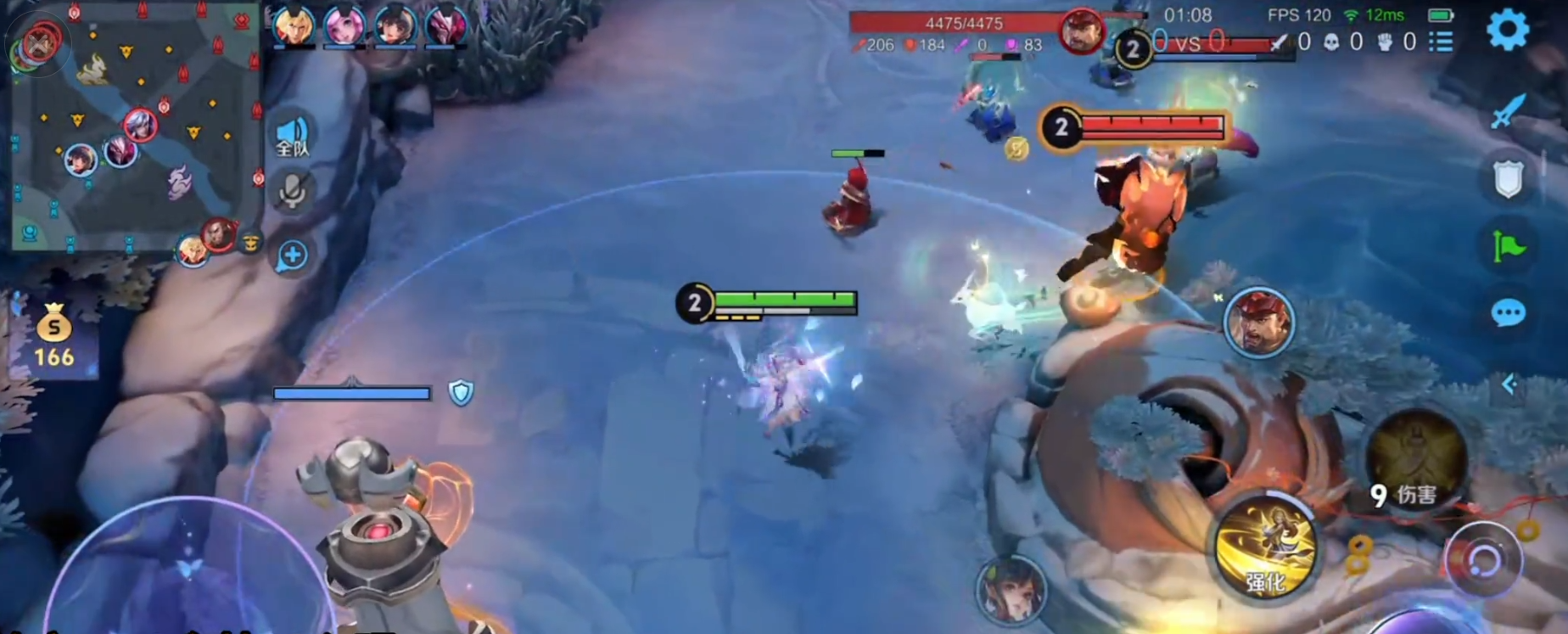Toggle the microphone voice button
This screenshot has width=1568, height=634.
click(293, 191)
